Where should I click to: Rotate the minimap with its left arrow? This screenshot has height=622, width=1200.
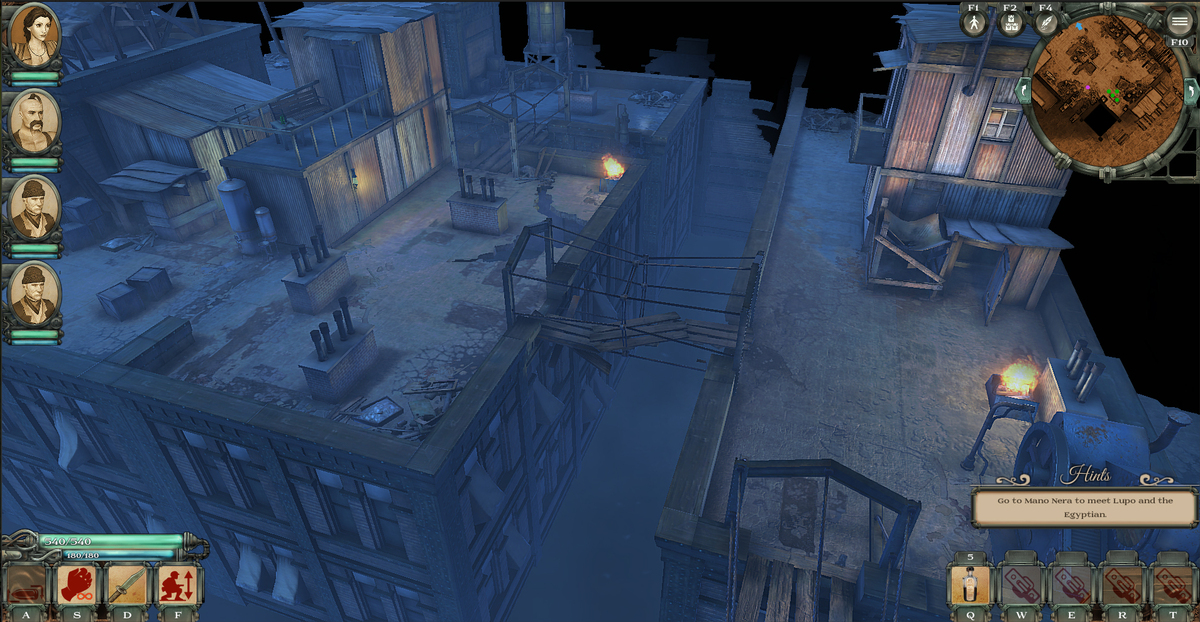tap(1023, 92)
